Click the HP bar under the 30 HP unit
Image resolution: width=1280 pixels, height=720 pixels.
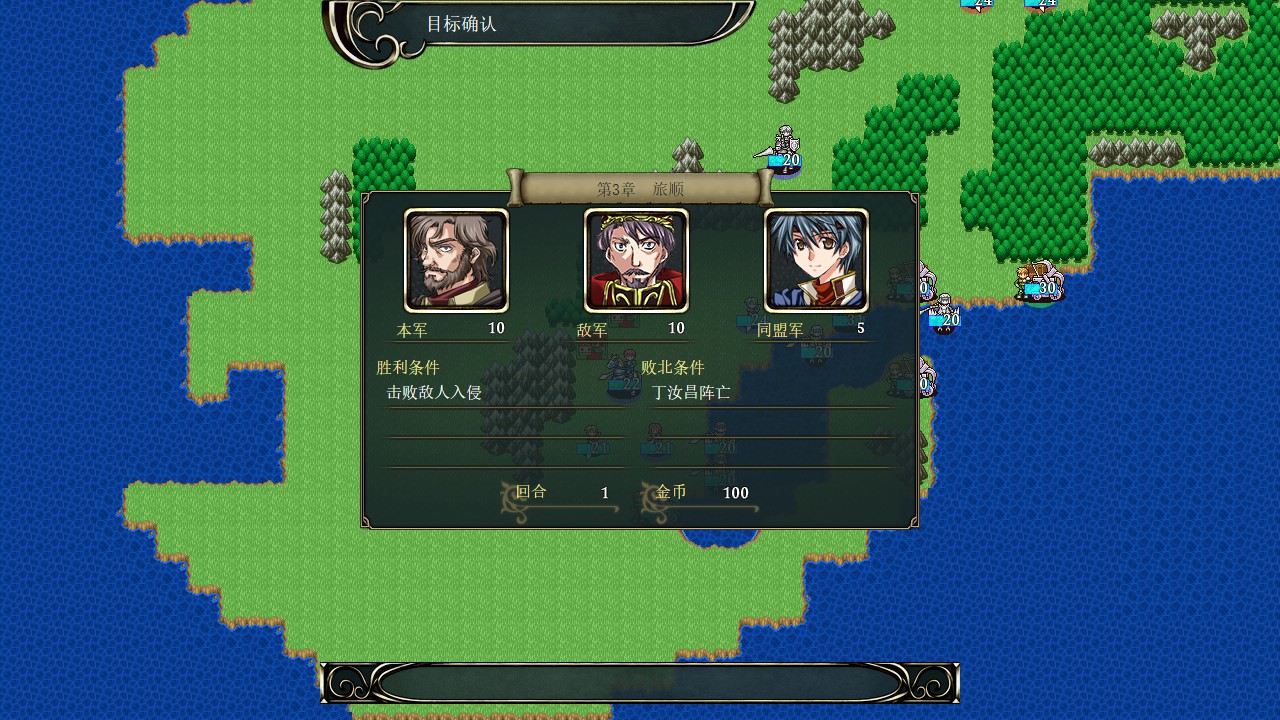click(1035, 288)
